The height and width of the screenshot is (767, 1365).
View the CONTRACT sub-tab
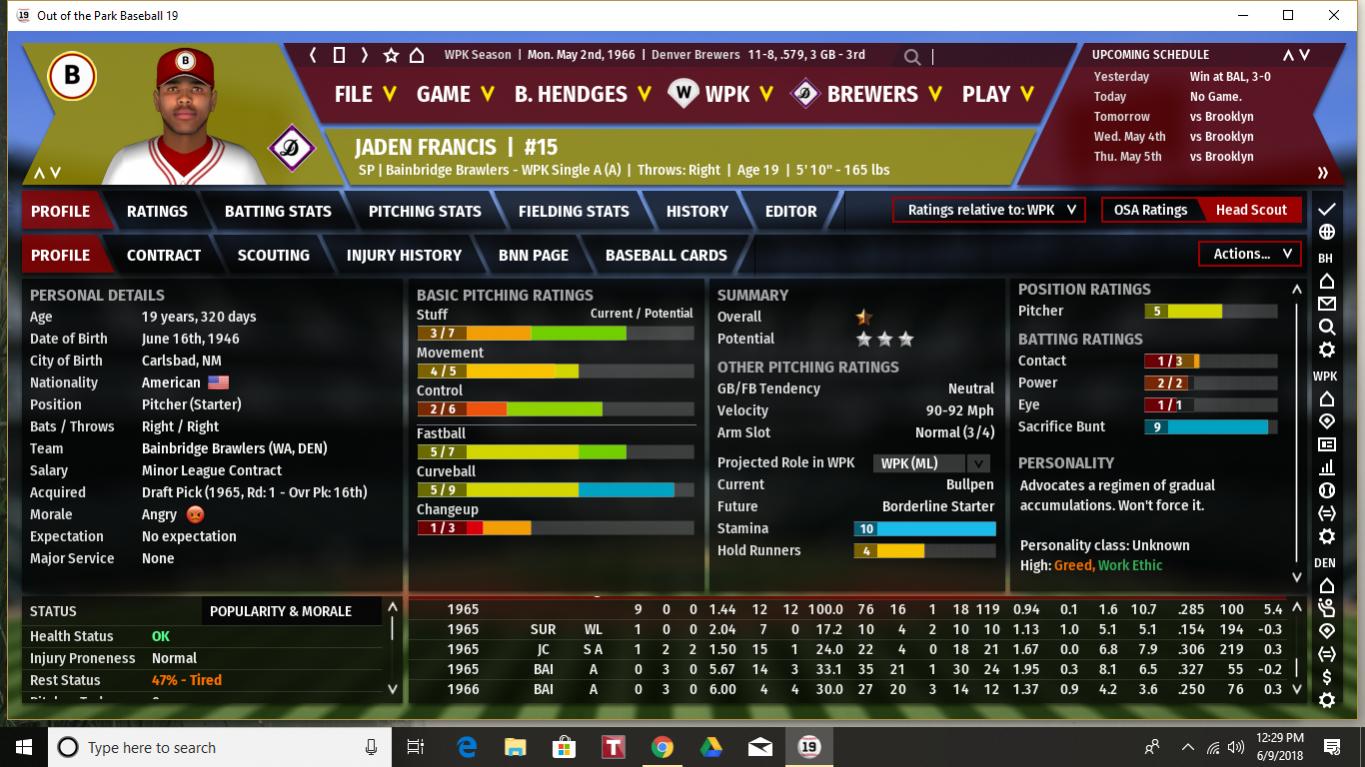164,255
